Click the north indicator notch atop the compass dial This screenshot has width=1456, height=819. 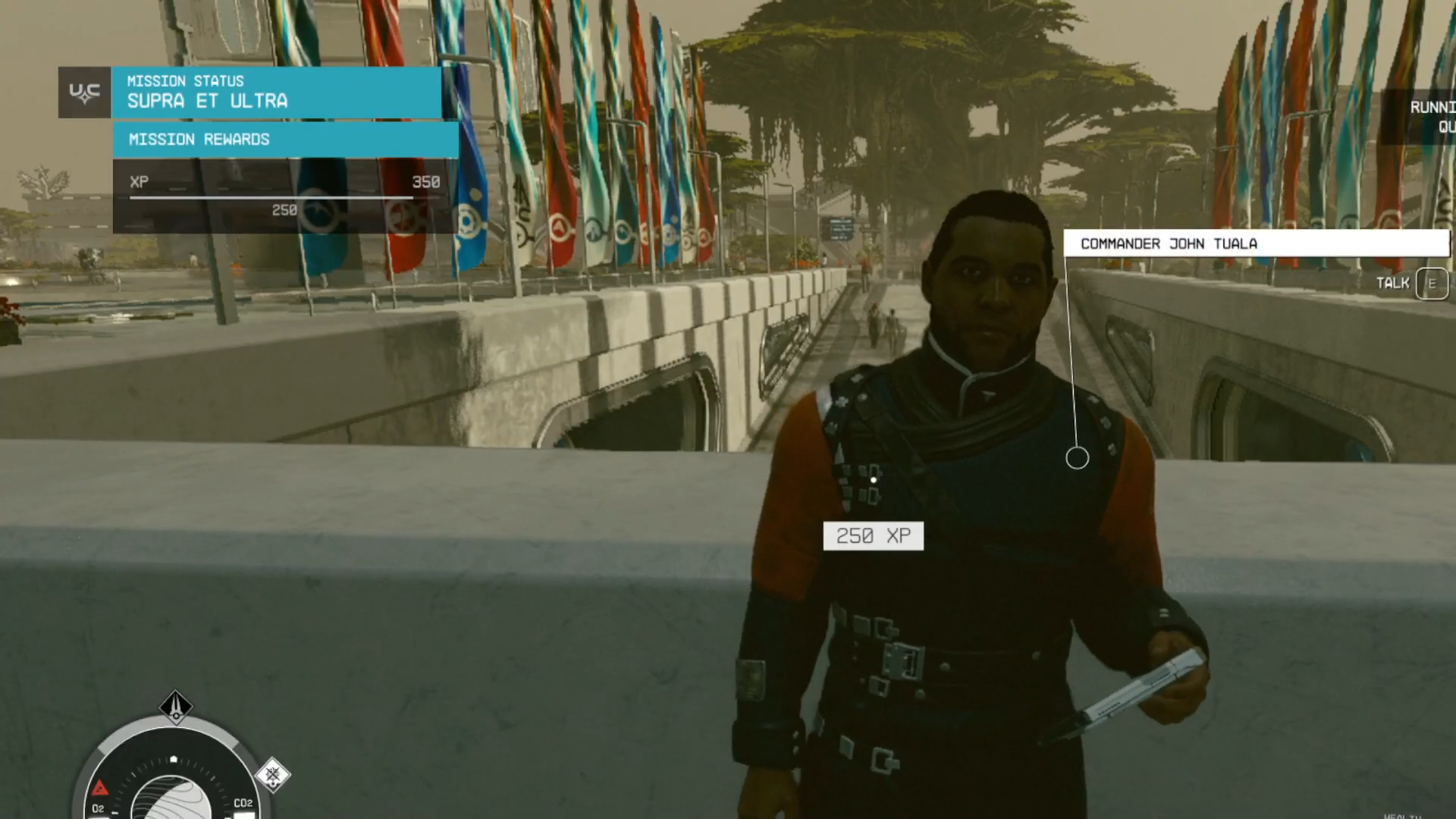click(x=174, y=758)
